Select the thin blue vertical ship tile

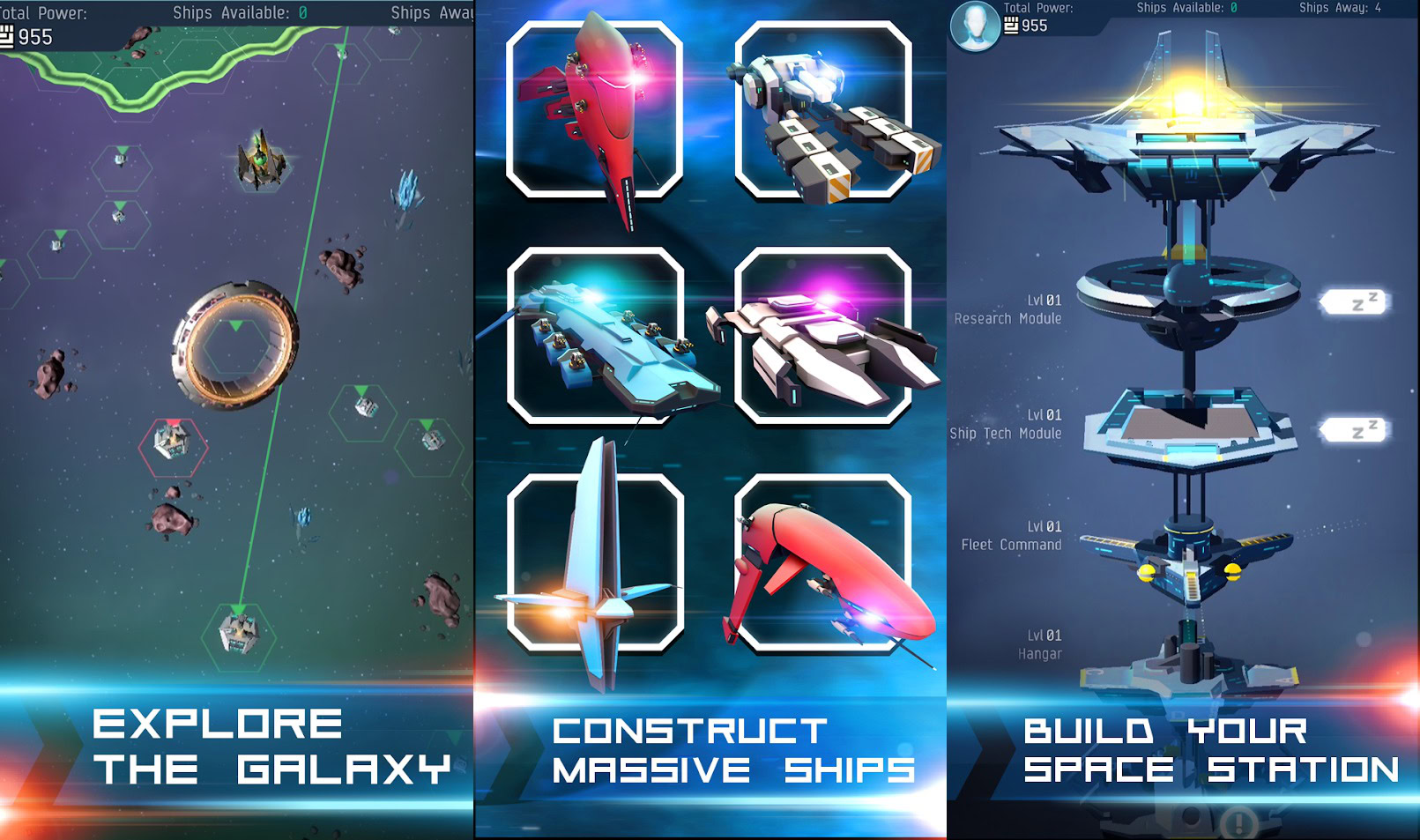point(596,562)
